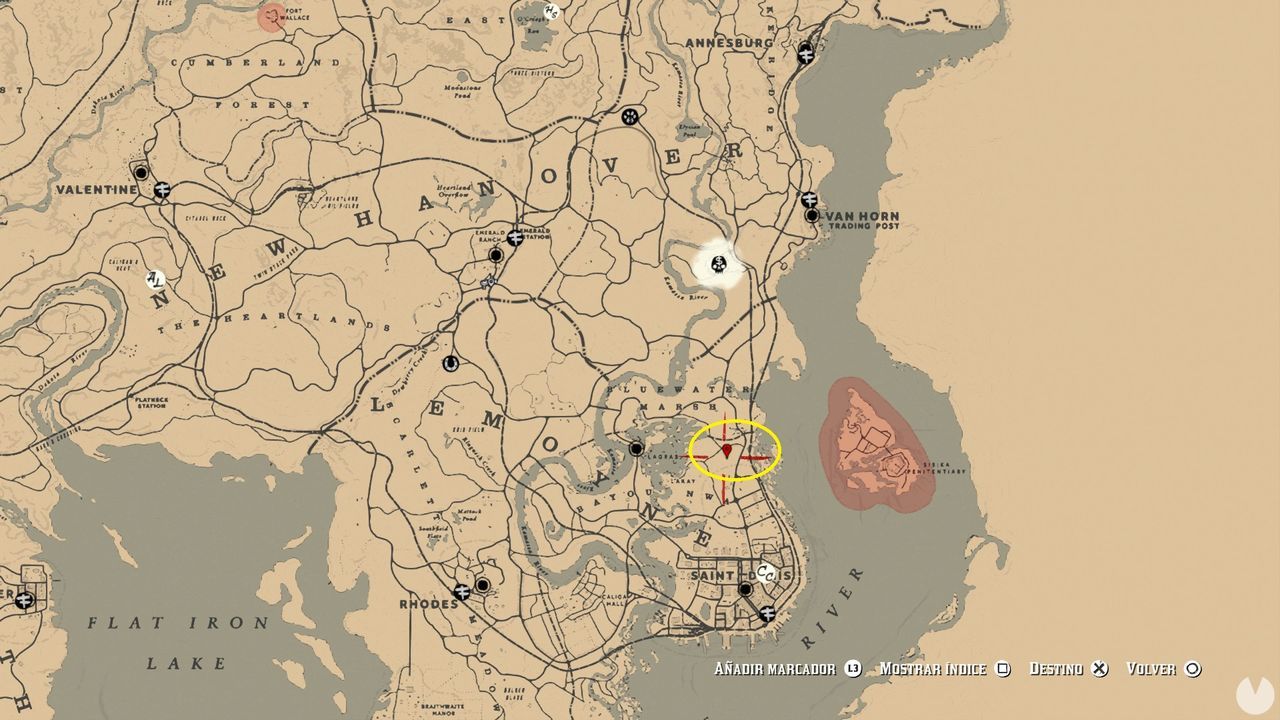The height and width of the screenshot is (720, 1280).
Task: Select the settlement dot at Lagras
Action: coord(636,449)
